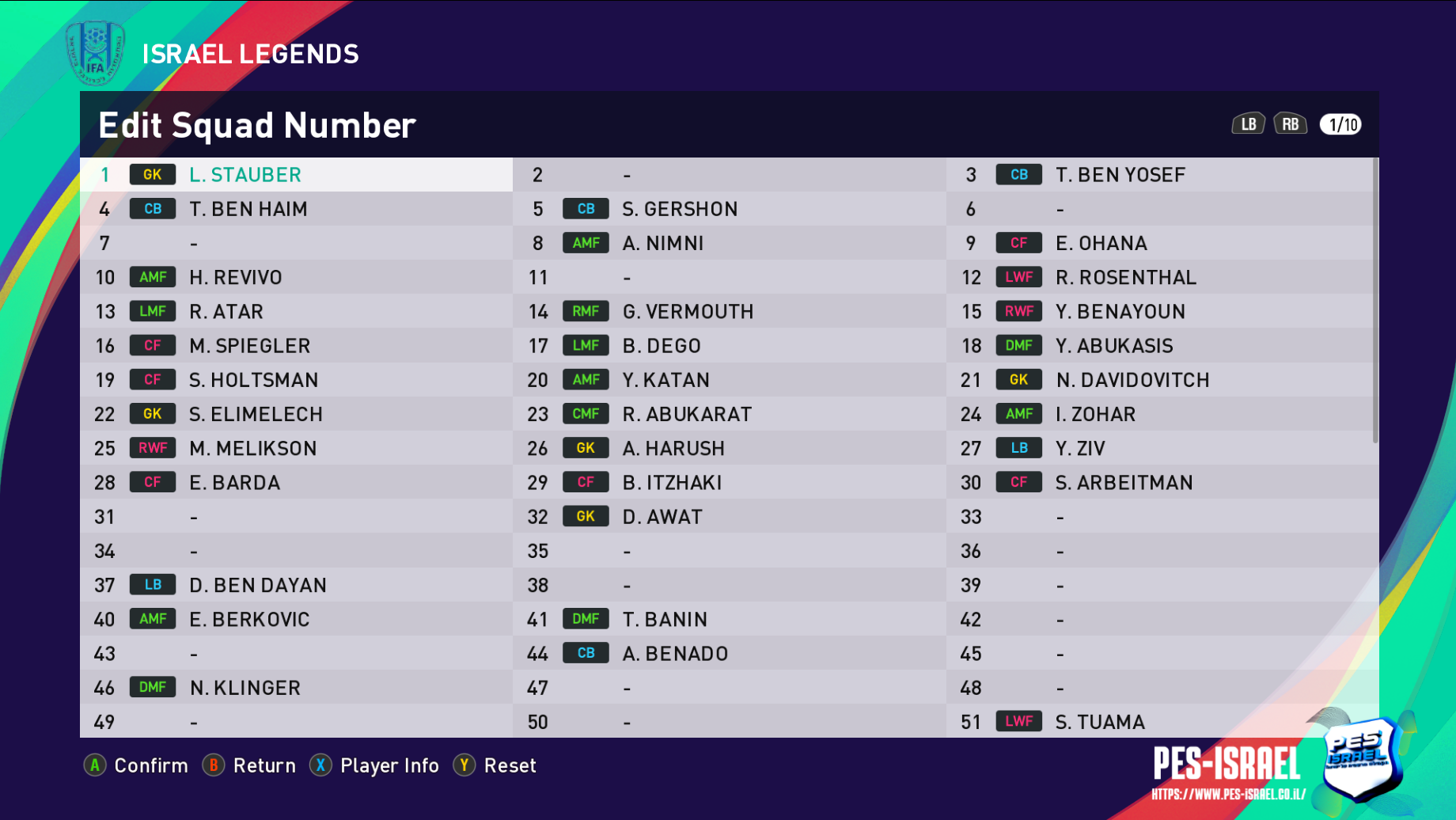Select E. Berkovic number 40 entry
The width and height of the screenshot is (1456, 820).
296,620
